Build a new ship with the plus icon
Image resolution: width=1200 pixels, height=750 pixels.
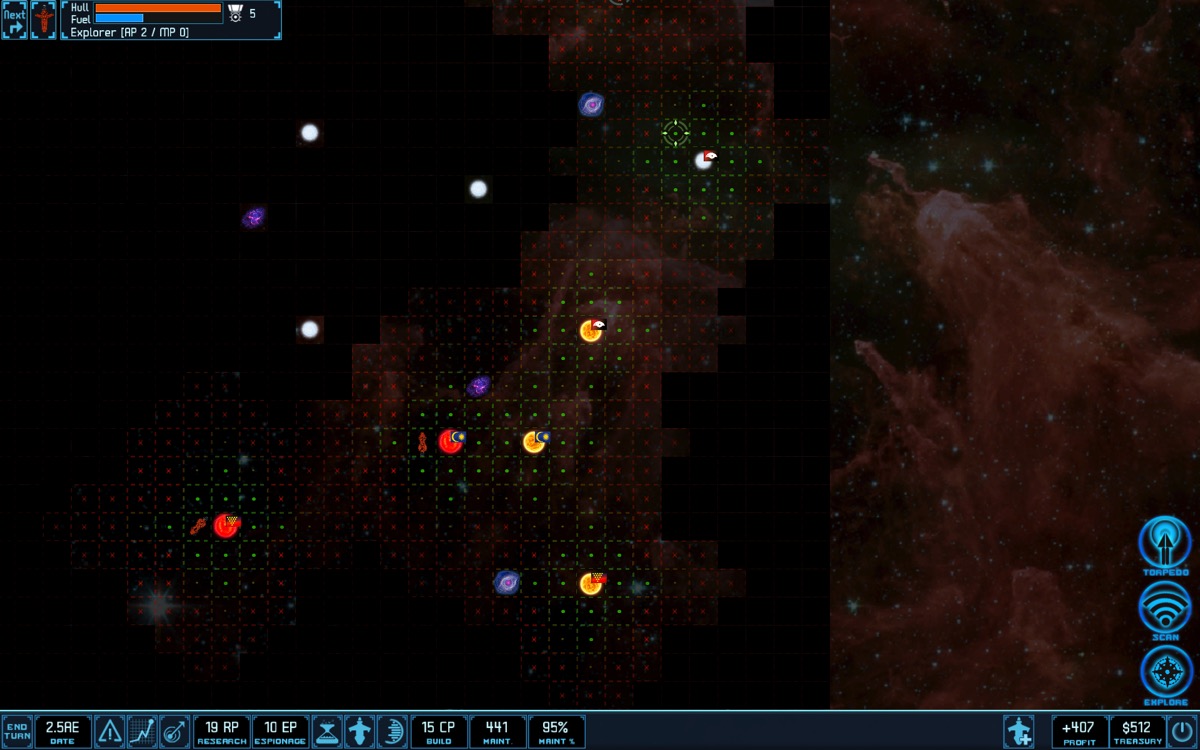point(1019,731)
